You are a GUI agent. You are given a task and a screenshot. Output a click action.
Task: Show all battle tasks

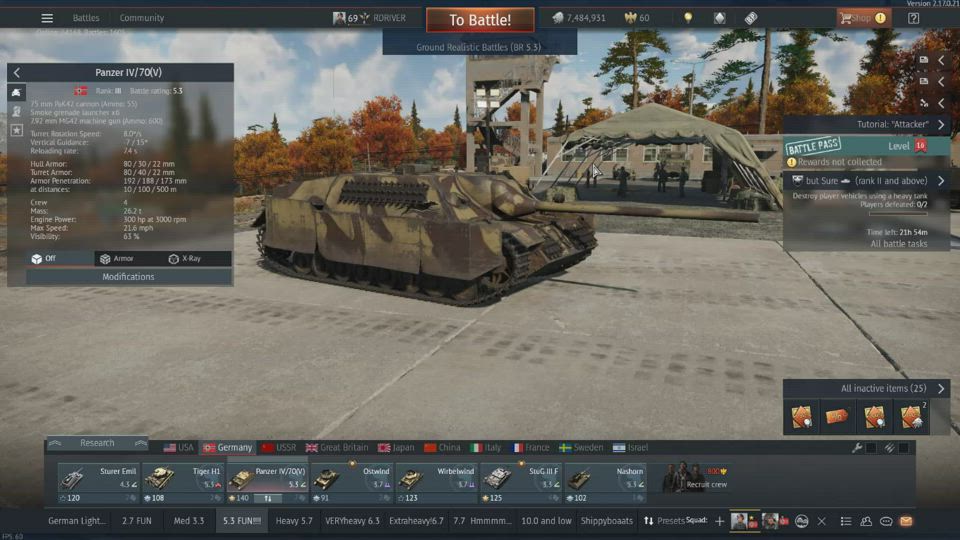(898, 244)
